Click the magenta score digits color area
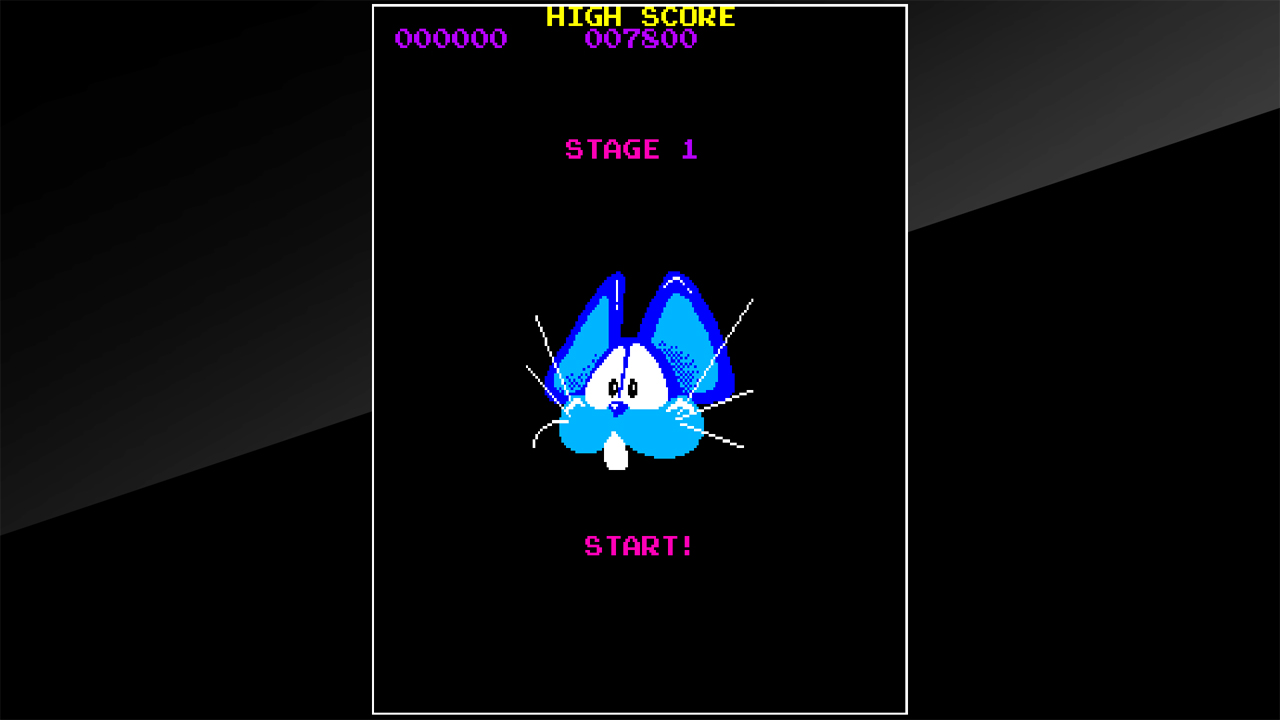 click(x=450, y=39)
